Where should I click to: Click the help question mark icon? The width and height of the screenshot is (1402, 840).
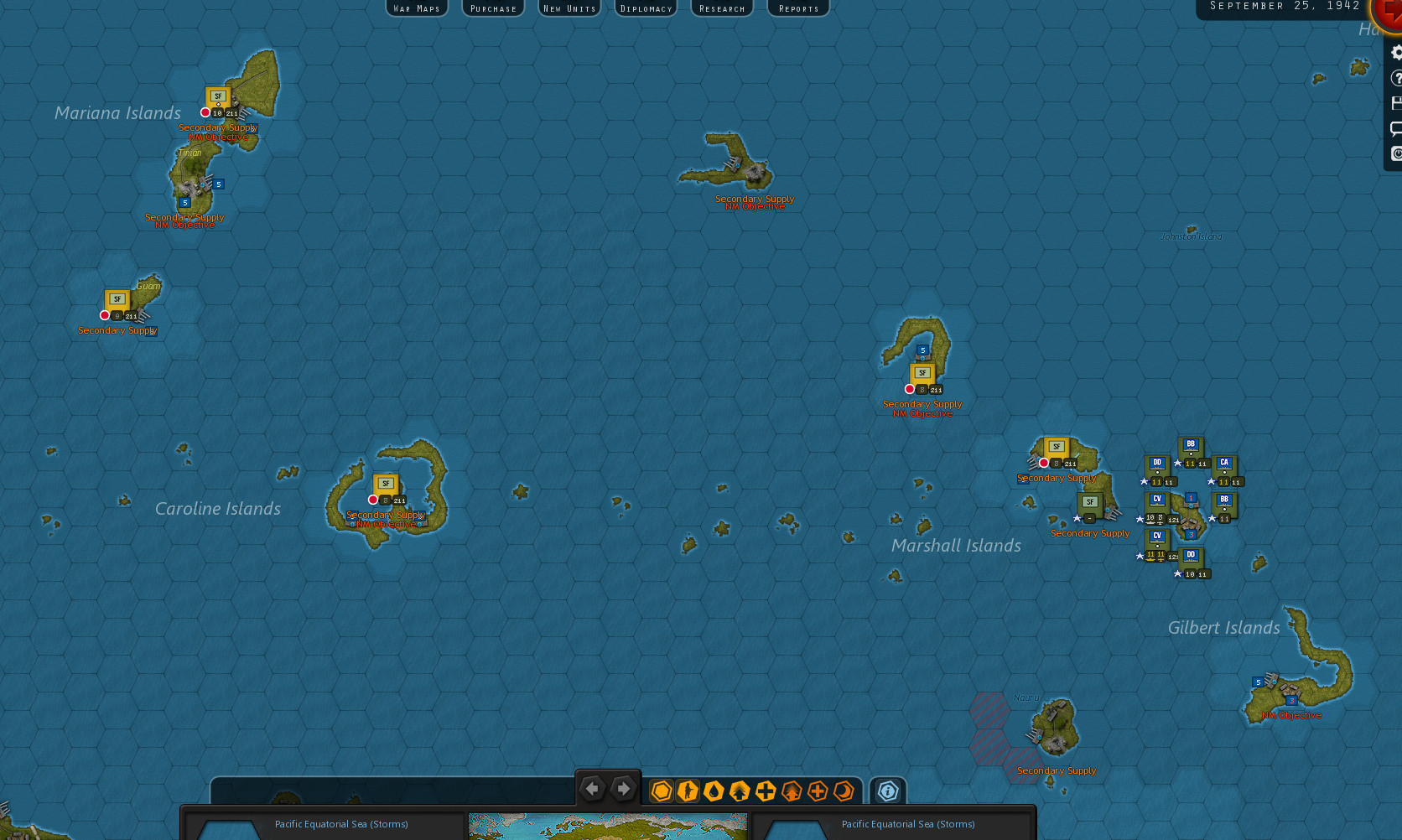click(1396, 77)
